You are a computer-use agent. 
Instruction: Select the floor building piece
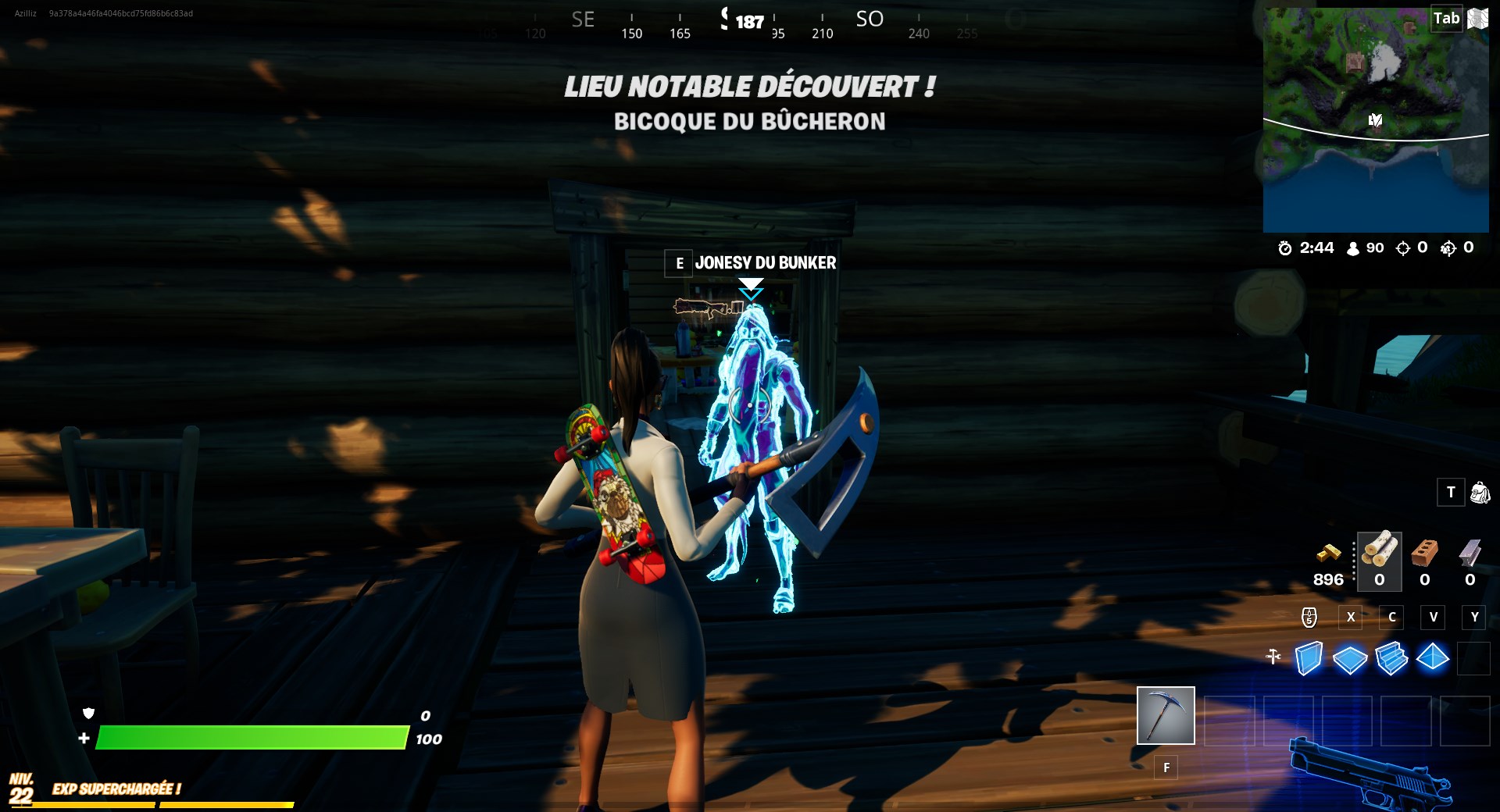(1350, 659)
